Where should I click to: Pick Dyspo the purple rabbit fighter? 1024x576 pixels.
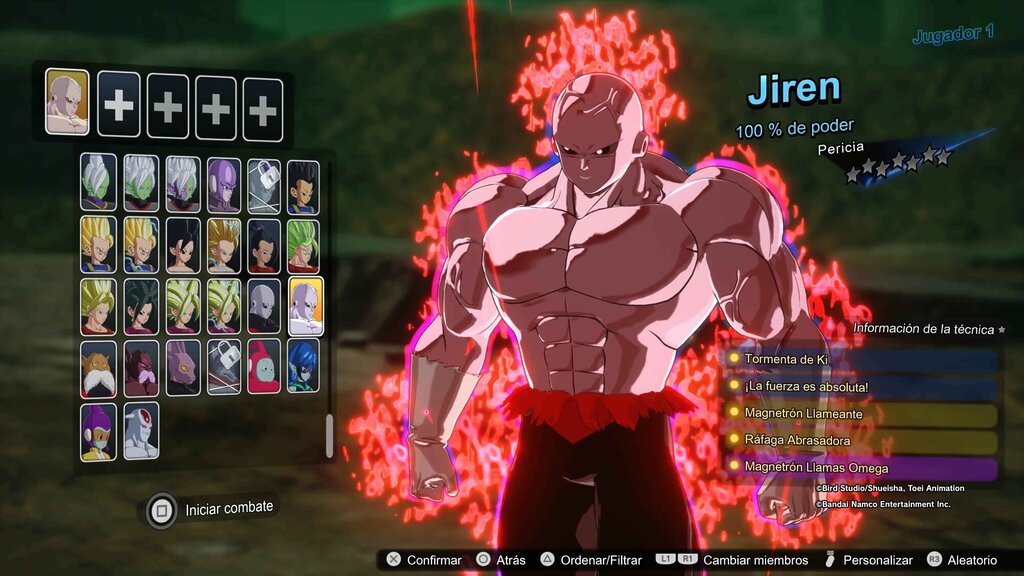182,368
